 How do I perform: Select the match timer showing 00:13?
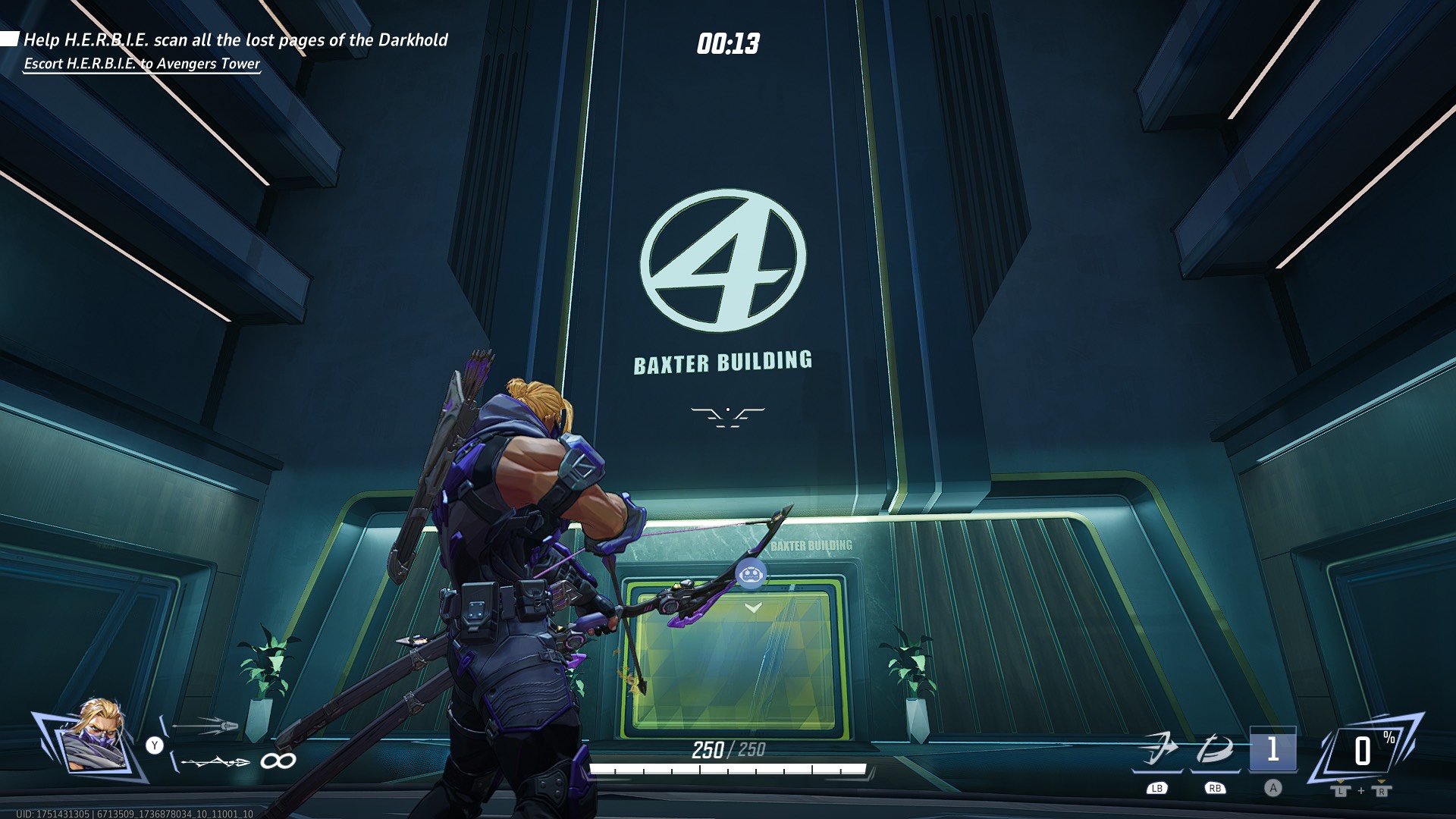[x=728, y=43]
